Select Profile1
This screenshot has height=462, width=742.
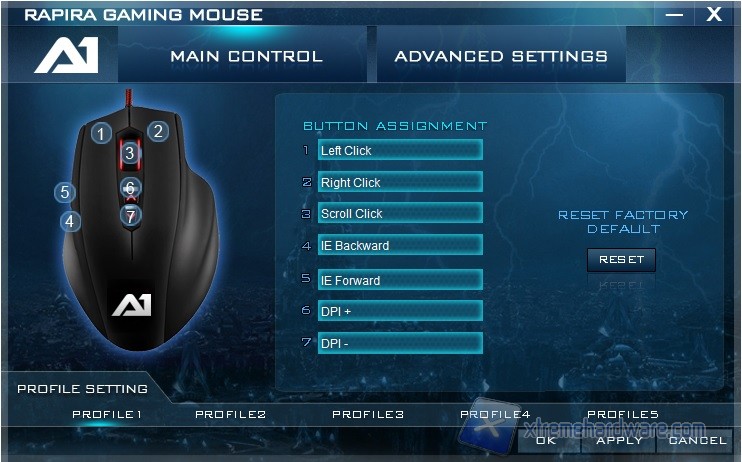click(x=107, y=414)
